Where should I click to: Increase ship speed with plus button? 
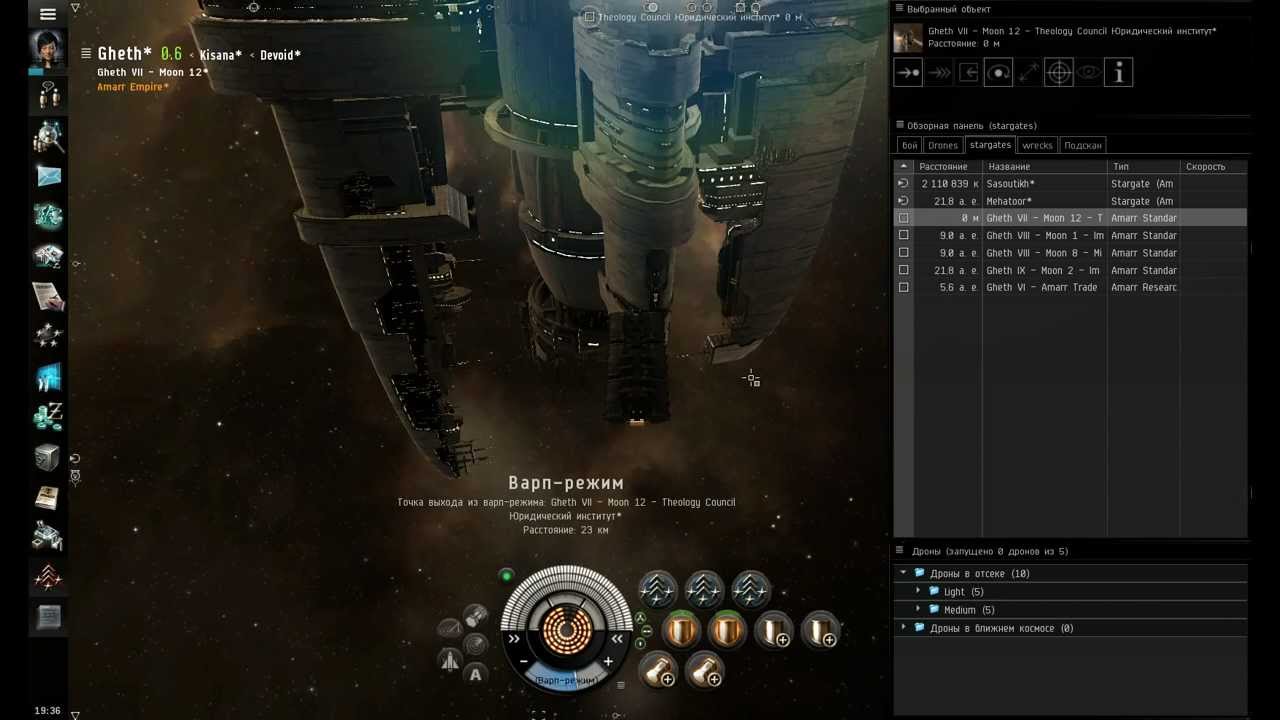pyautogui.click(x=608, y=662)
